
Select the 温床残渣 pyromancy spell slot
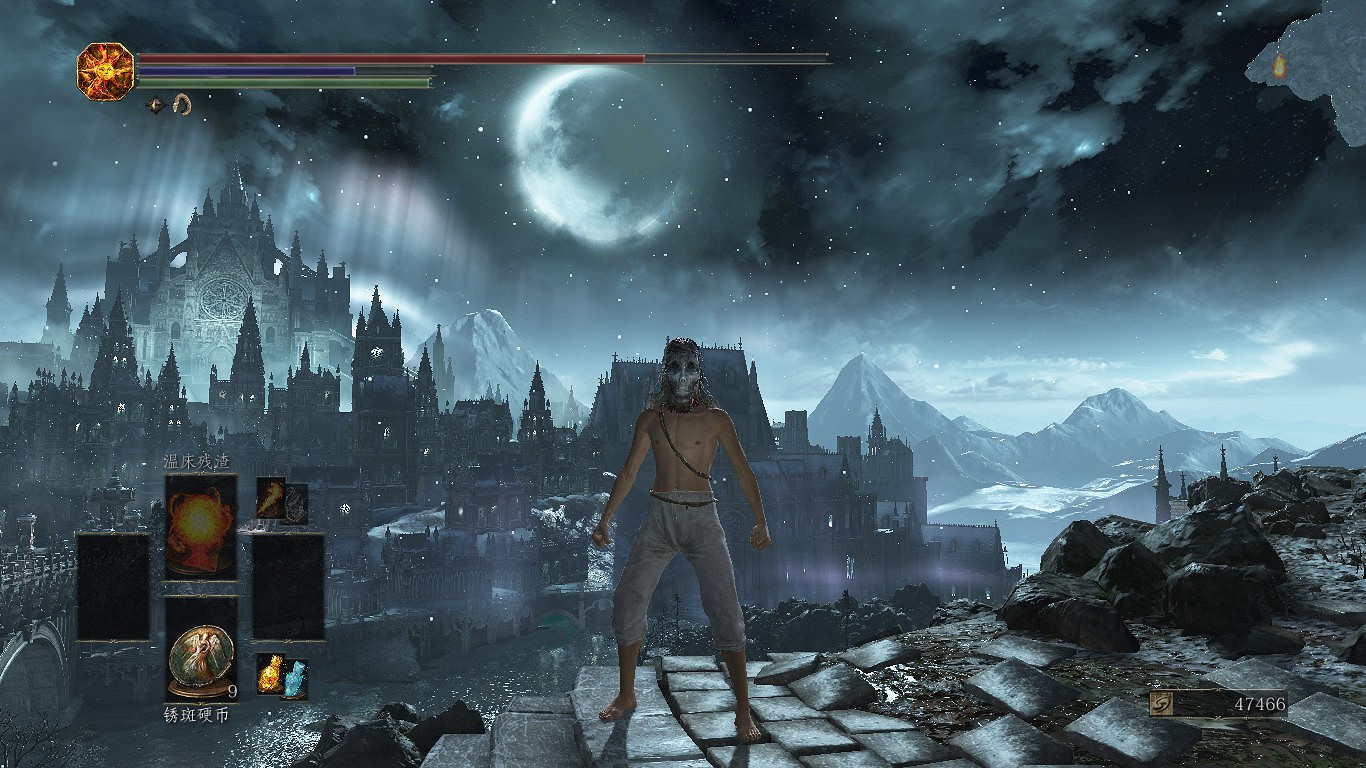201,526
